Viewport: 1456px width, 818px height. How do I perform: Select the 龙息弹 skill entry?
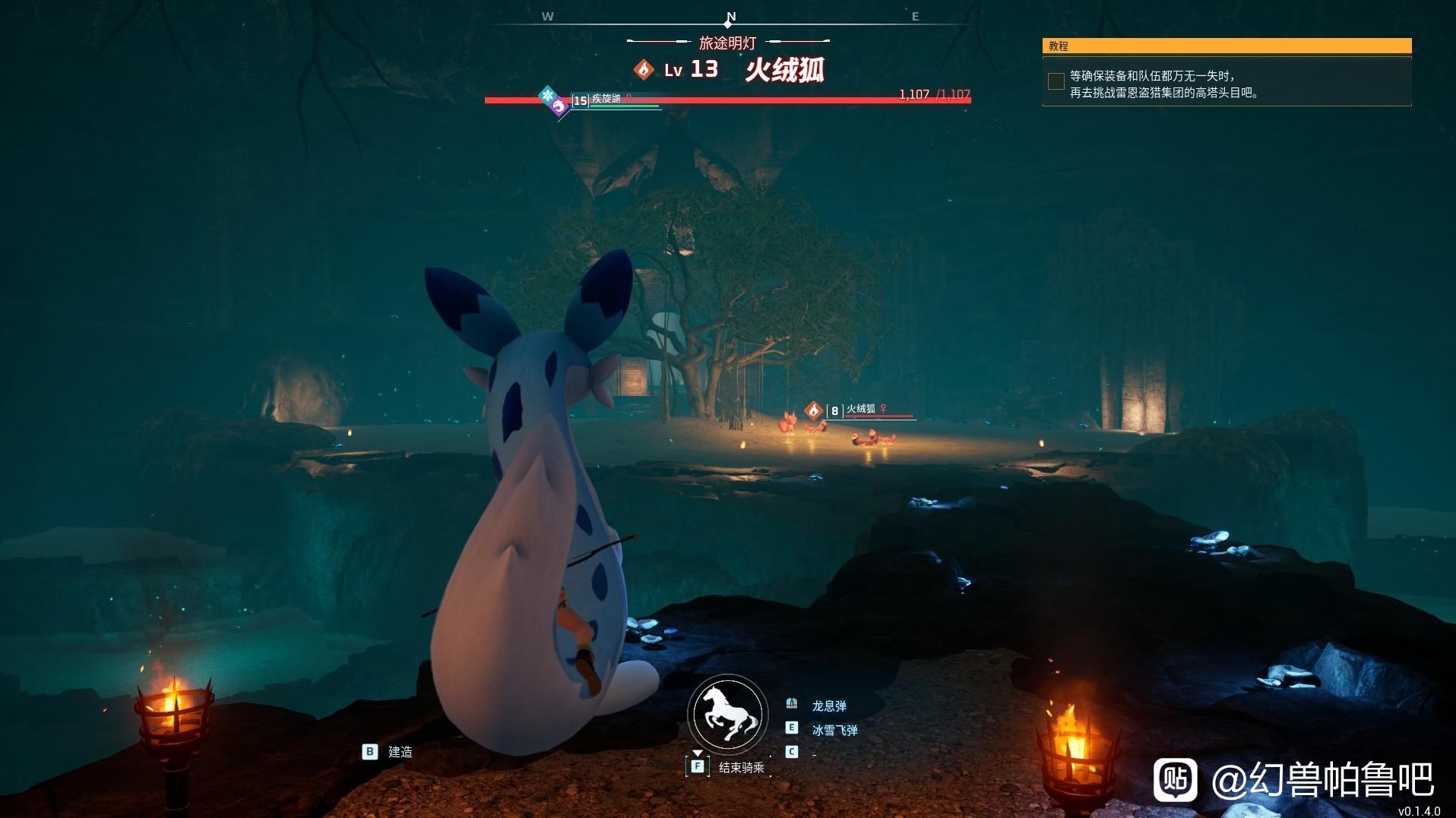coord(828,705)
